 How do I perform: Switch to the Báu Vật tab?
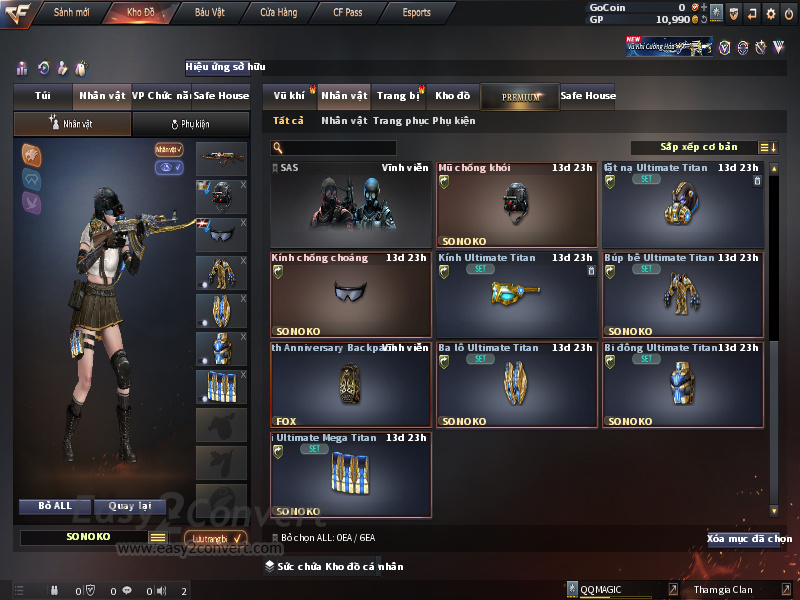pos(209,13)
